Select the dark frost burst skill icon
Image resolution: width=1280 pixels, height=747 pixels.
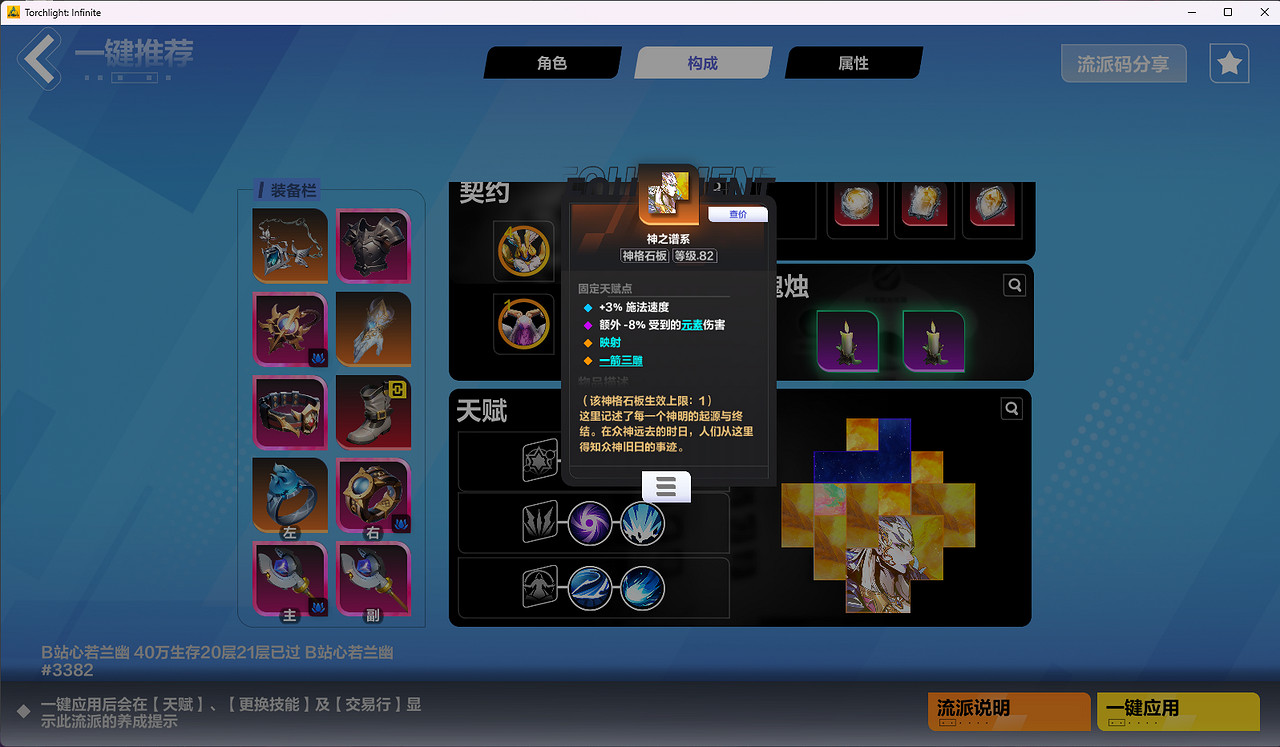642,588
